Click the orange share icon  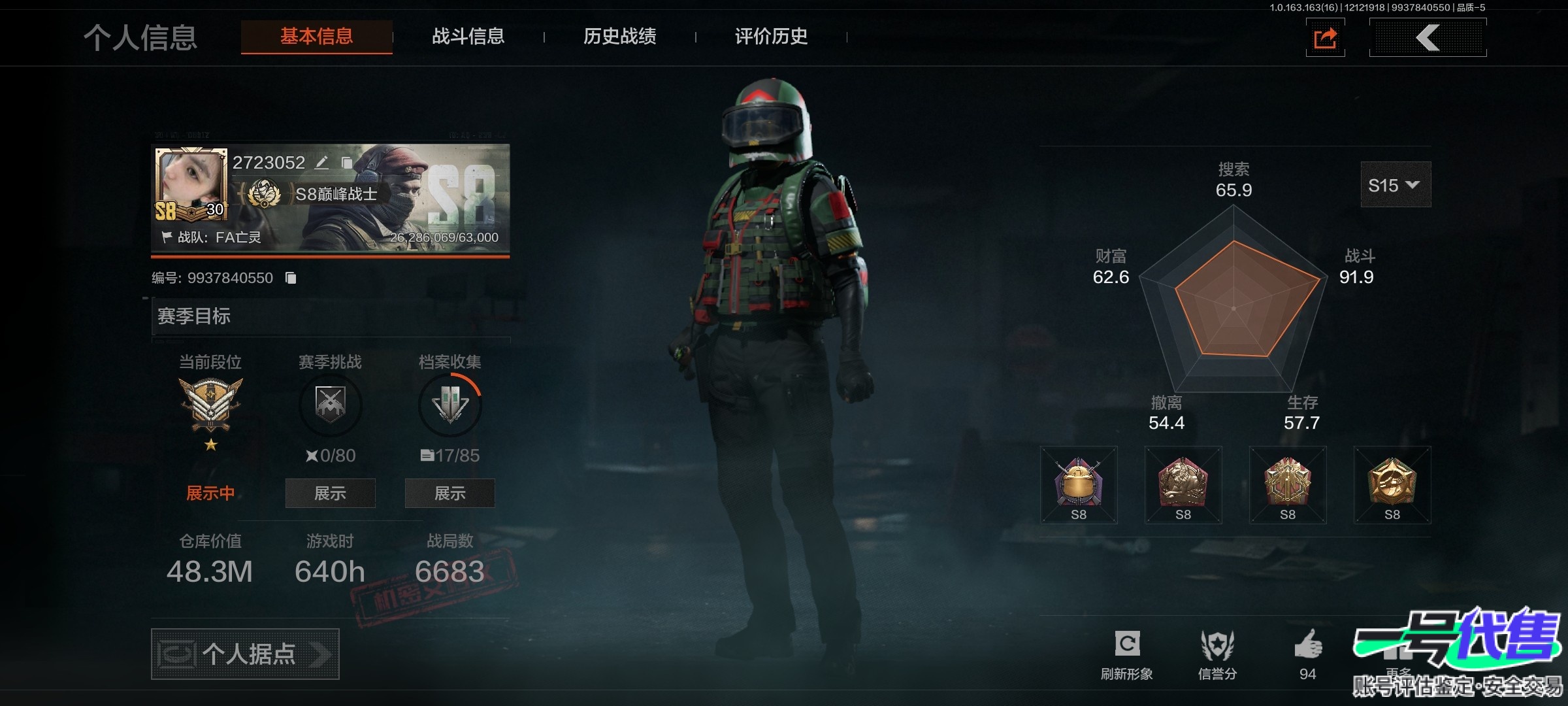[1325, 38]
